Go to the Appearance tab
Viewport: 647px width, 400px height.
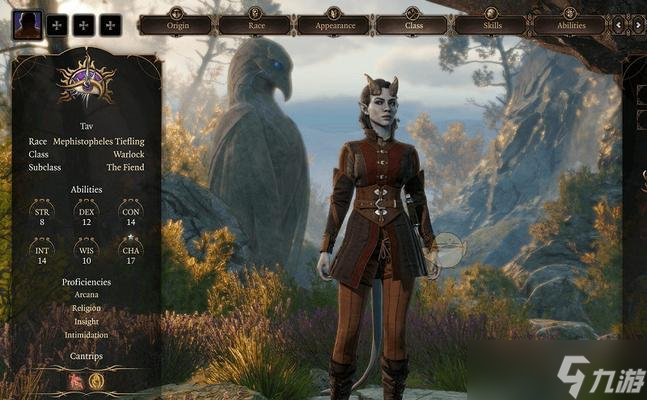(x=334, y=24)
